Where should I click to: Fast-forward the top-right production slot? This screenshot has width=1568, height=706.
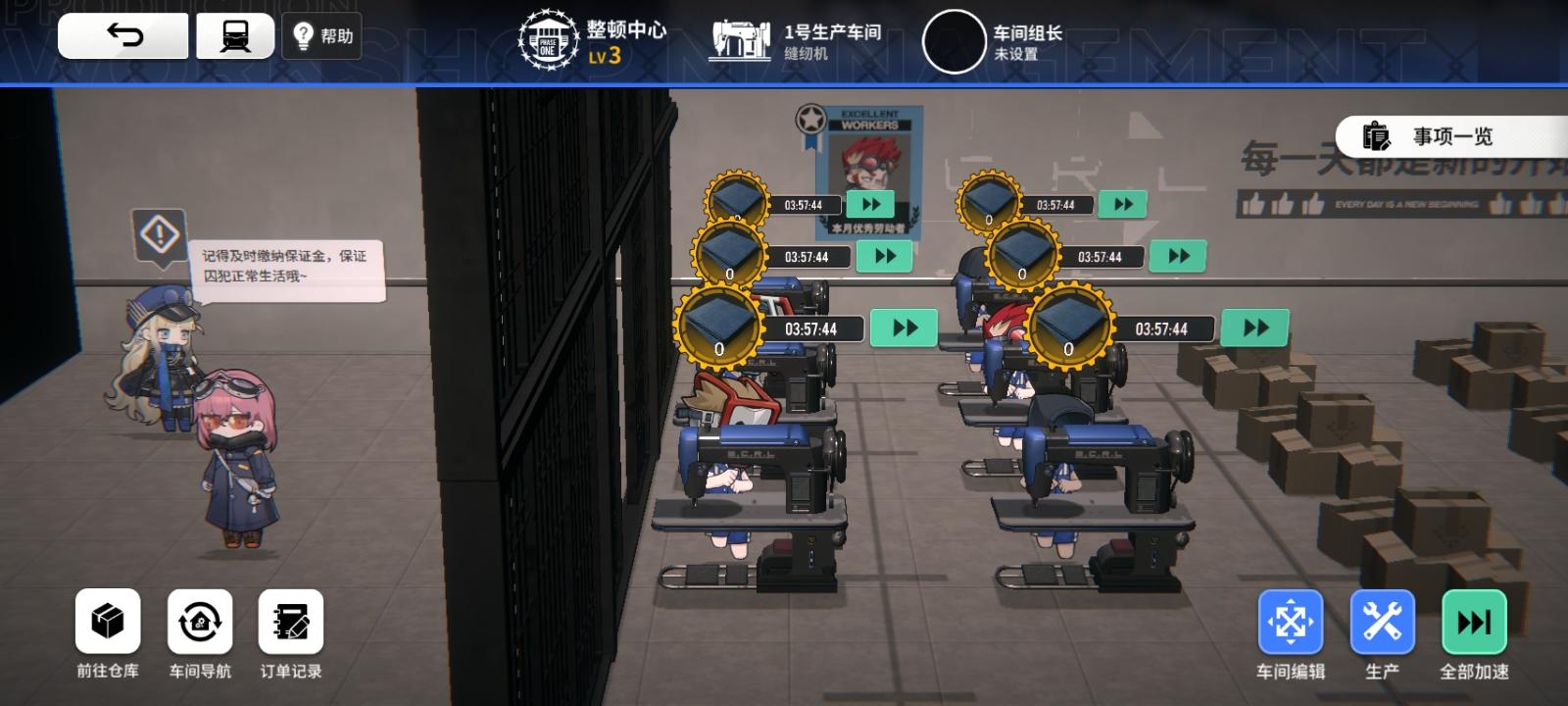pyautogui.click(x=1123, y=203)
